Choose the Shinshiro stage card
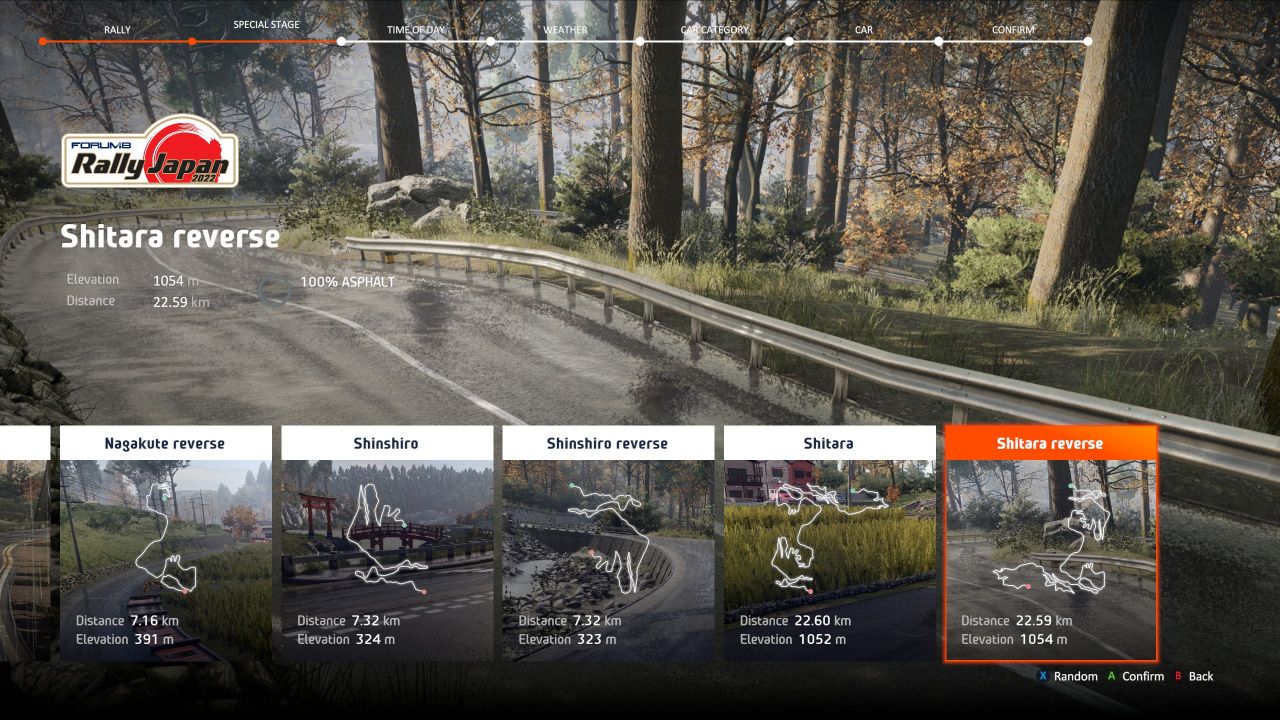The height and width of the screenshot is (720, 1280). 386,543
